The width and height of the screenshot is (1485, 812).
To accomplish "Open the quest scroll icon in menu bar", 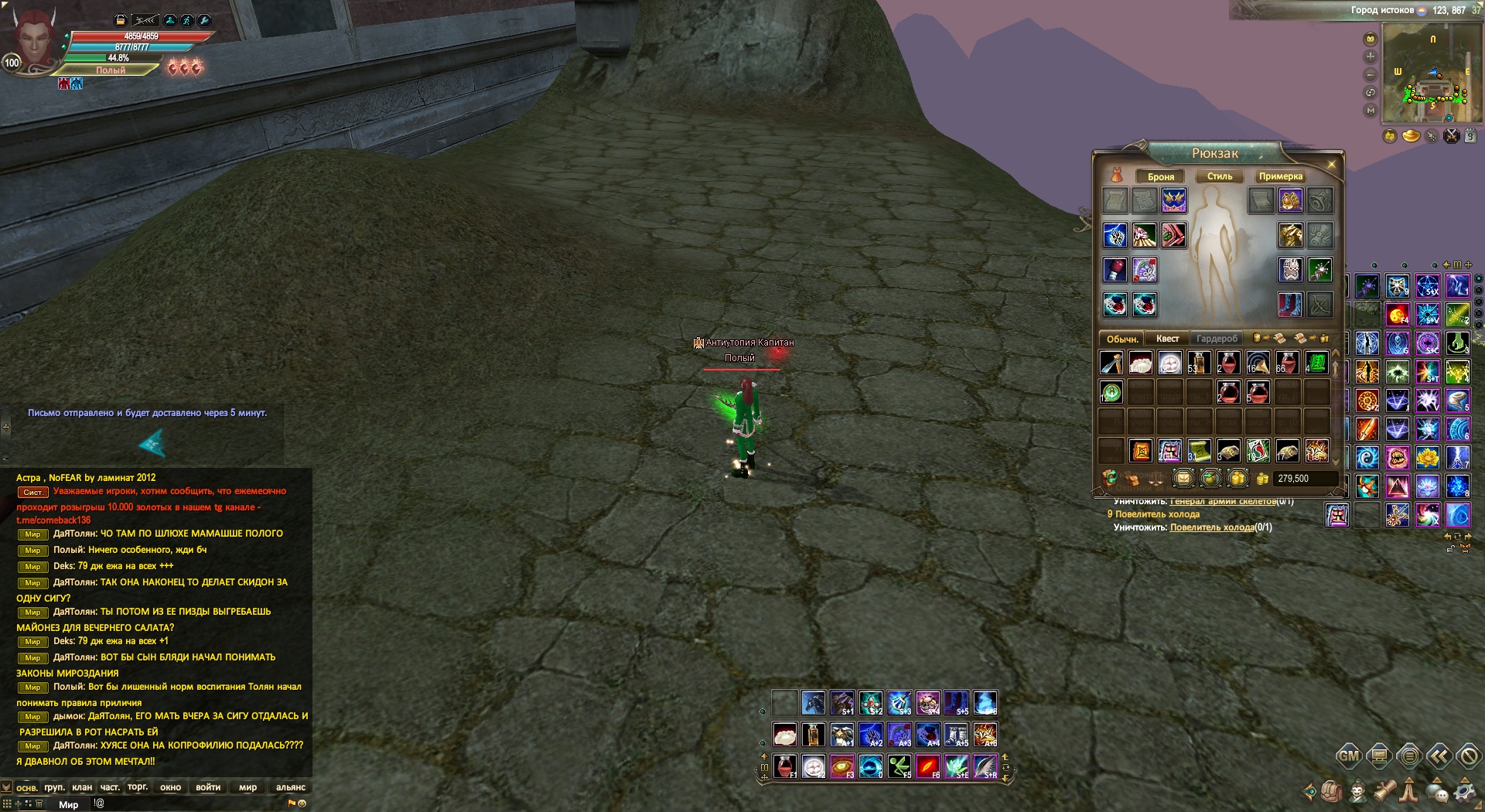I will coord(1384,792).
